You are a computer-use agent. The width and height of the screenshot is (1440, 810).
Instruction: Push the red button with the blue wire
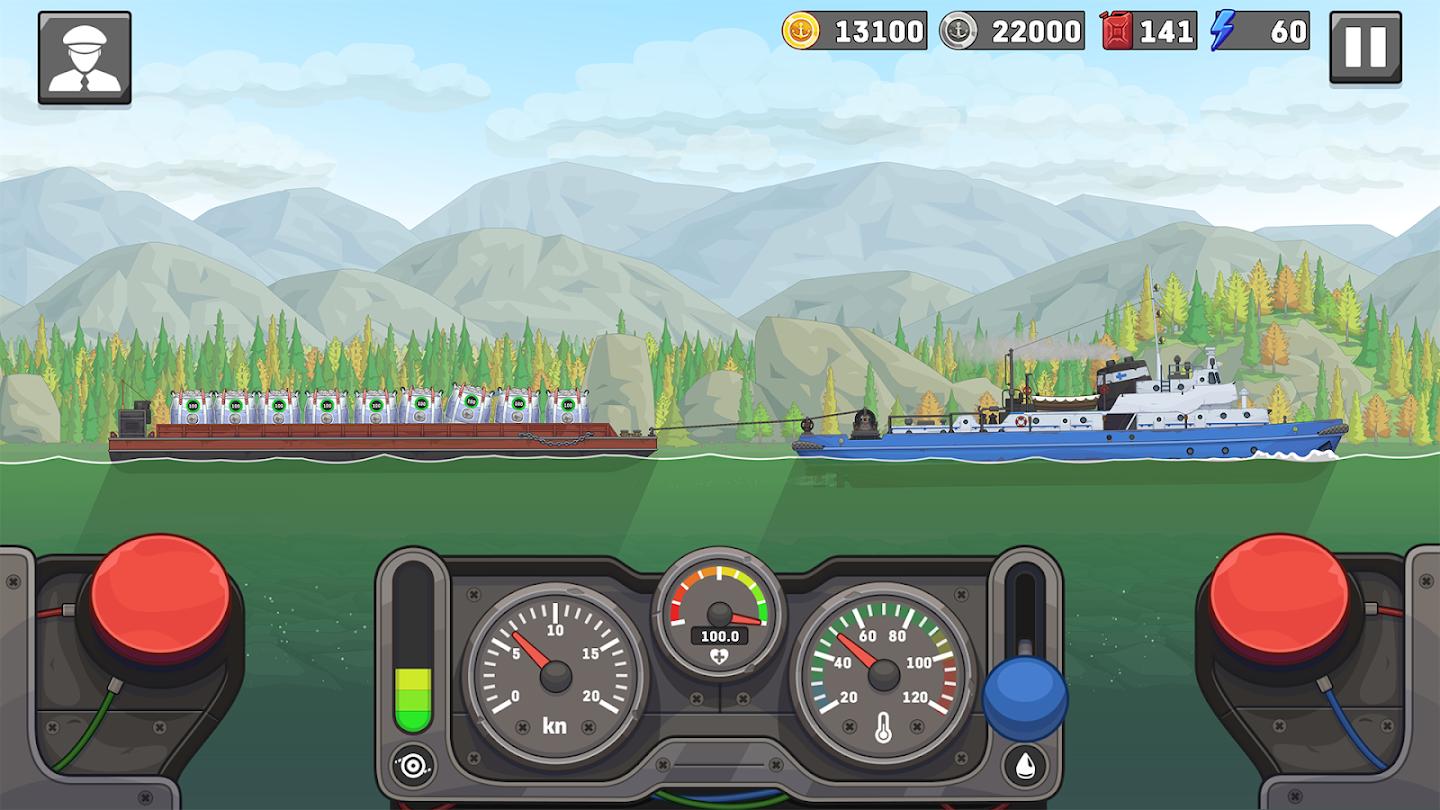(1279, 599)
